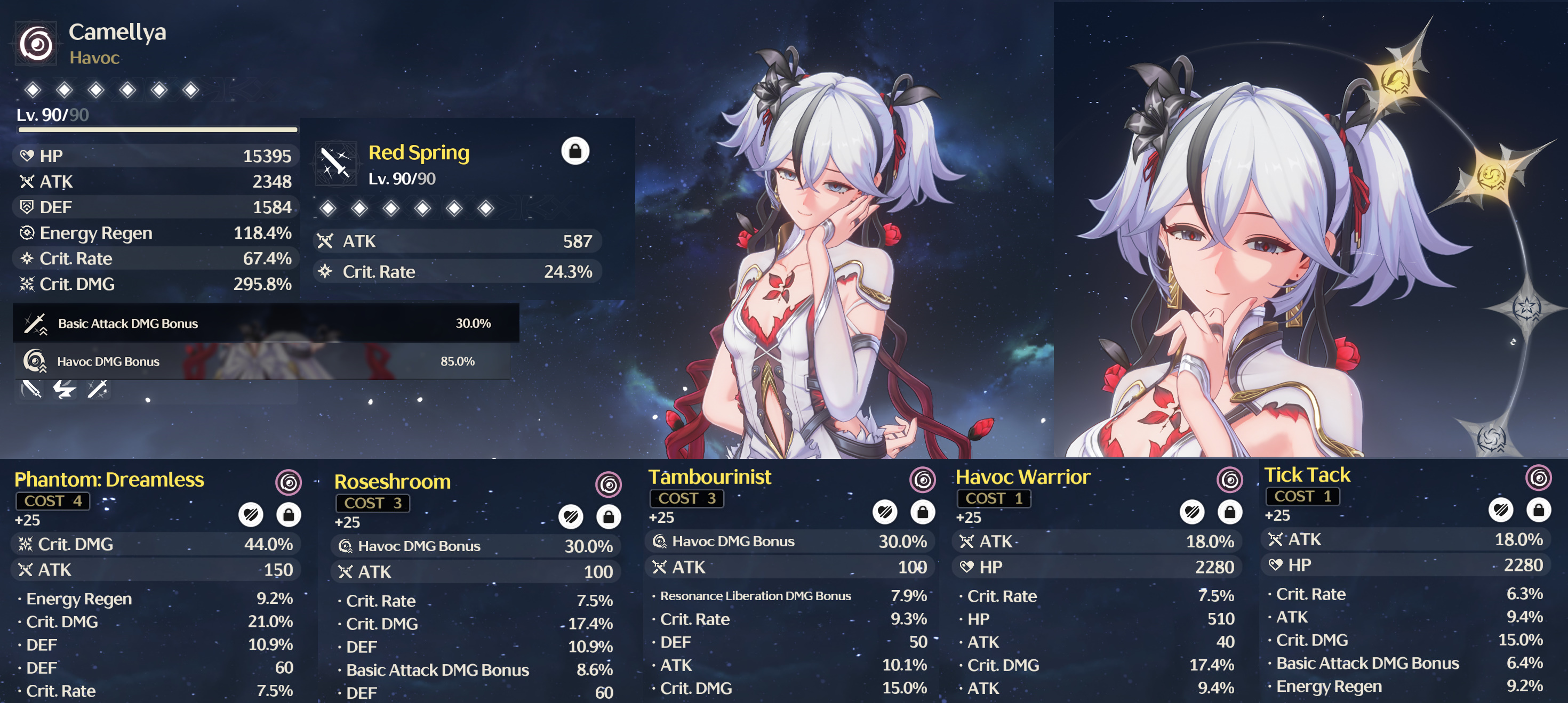Mark Phantom: Dreamless echo as discard
1568x703 pixels.
click(x=251, y=515)
